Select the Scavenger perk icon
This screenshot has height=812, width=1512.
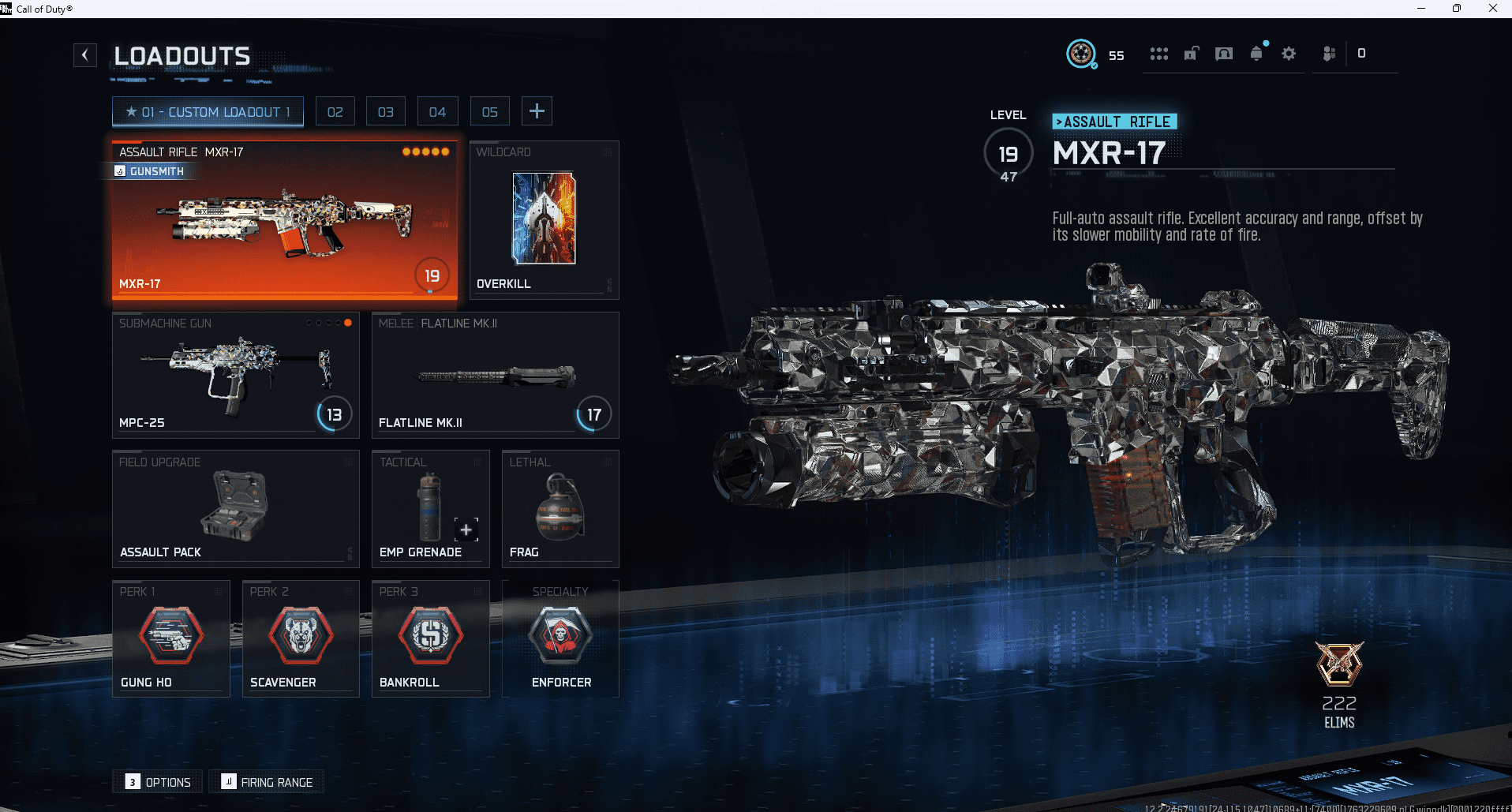pyautogui.click(x=300, y=635)
